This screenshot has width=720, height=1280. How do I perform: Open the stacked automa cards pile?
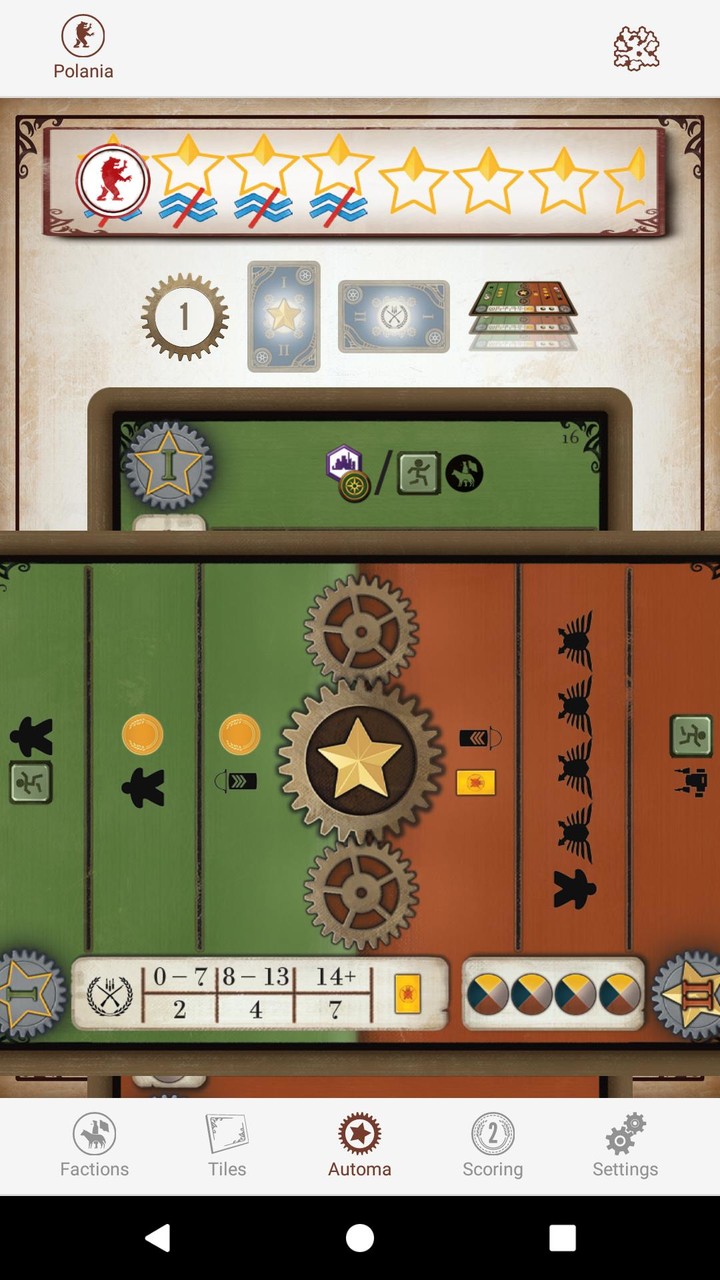click(523, 312)
